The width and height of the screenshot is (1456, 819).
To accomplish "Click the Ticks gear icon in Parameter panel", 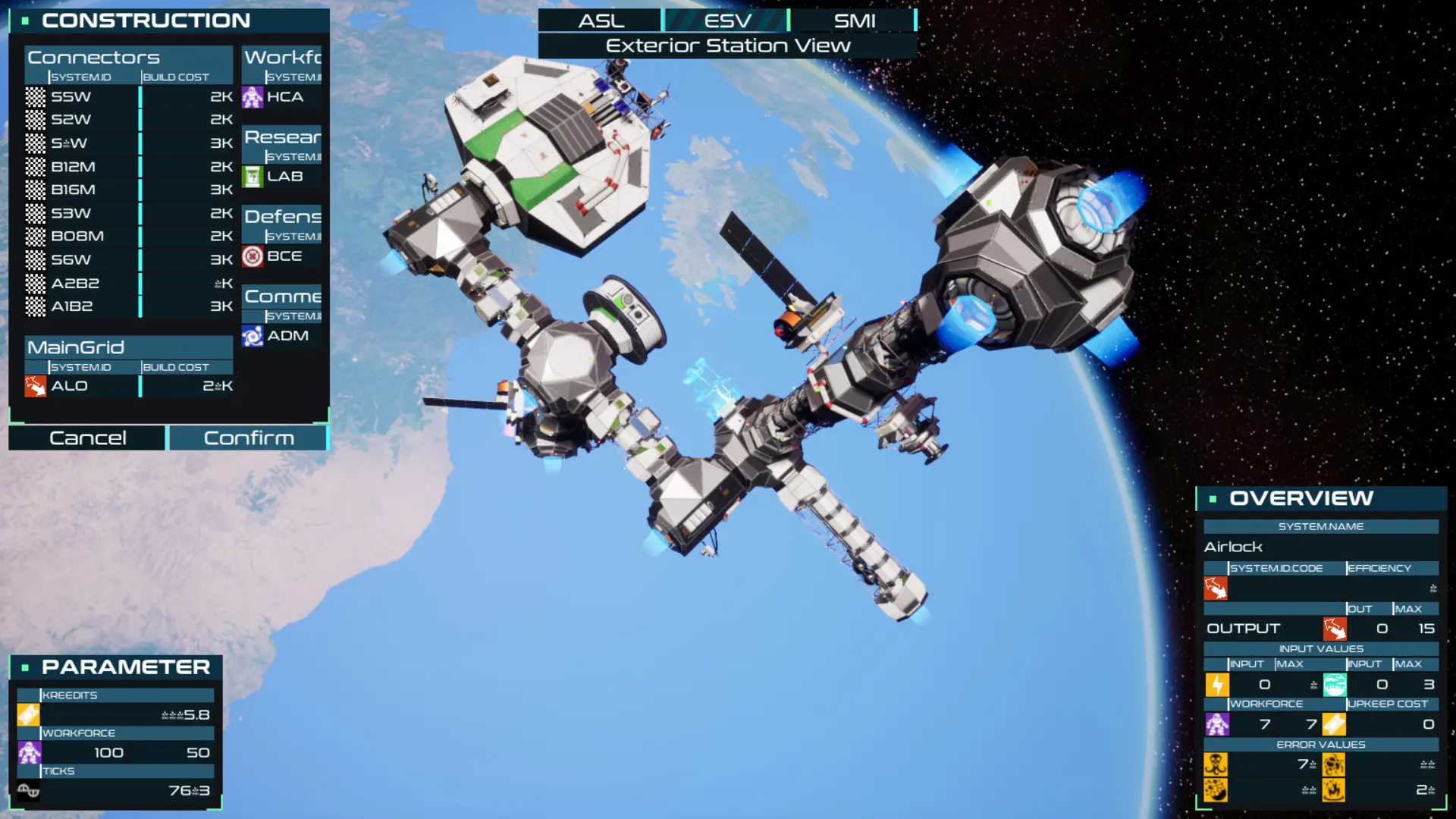I will pyautogui.click(x=28, y=789).
